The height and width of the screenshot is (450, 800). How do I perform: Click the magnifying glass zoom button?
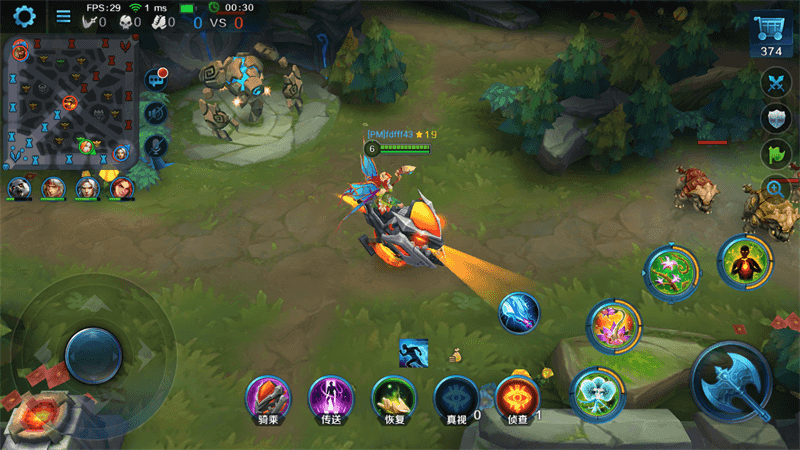tap(776, 187)
